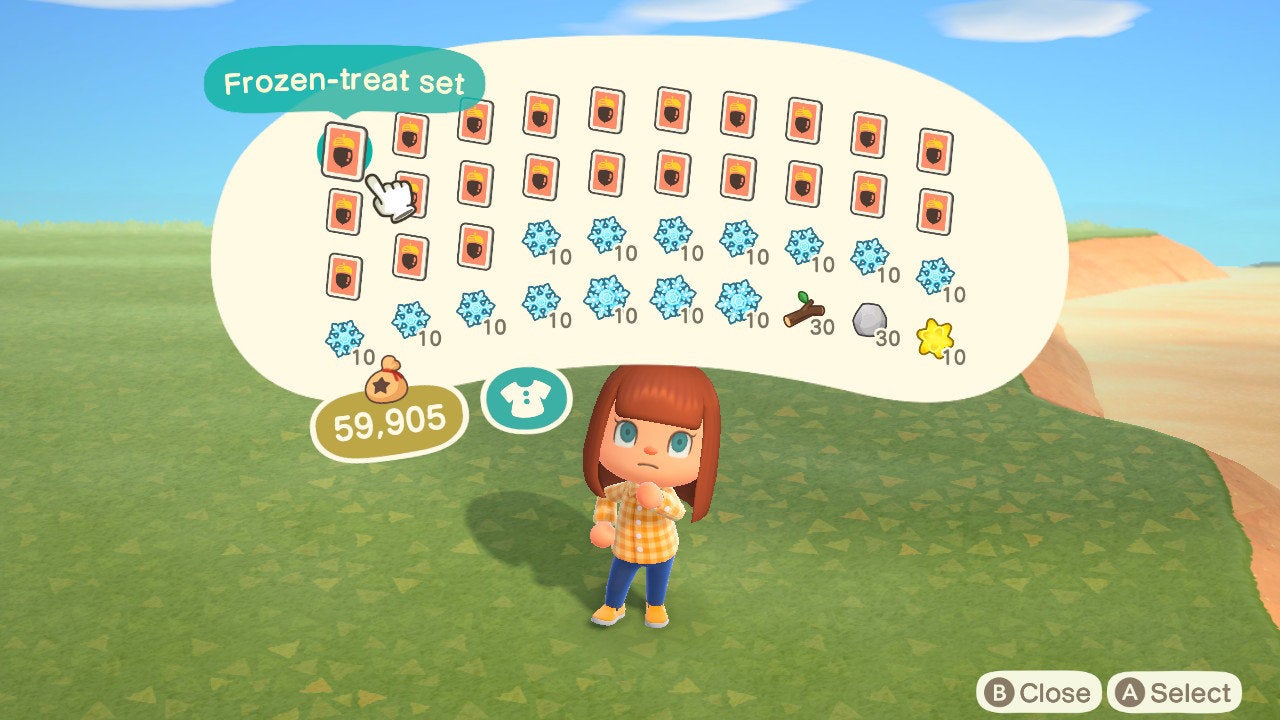Viewport: 1280px width, 720px height.
Task: Select the highlighted Frozen-treat set recipe card
Action: (x=344, y=151)
